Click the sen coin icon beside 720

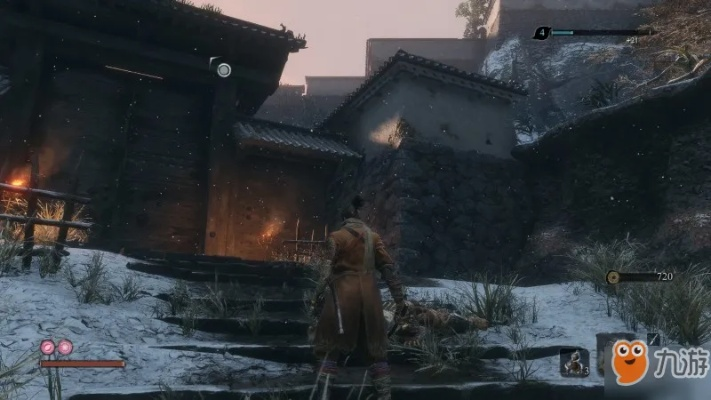click(x=612, y=277)
